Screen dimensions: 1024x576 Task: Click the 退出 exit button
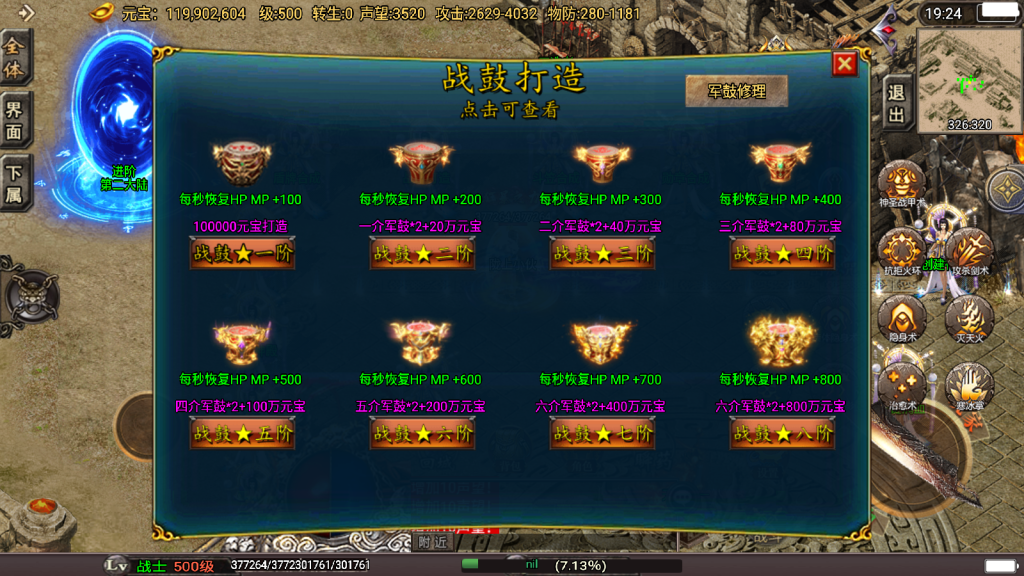click(896, 104)
